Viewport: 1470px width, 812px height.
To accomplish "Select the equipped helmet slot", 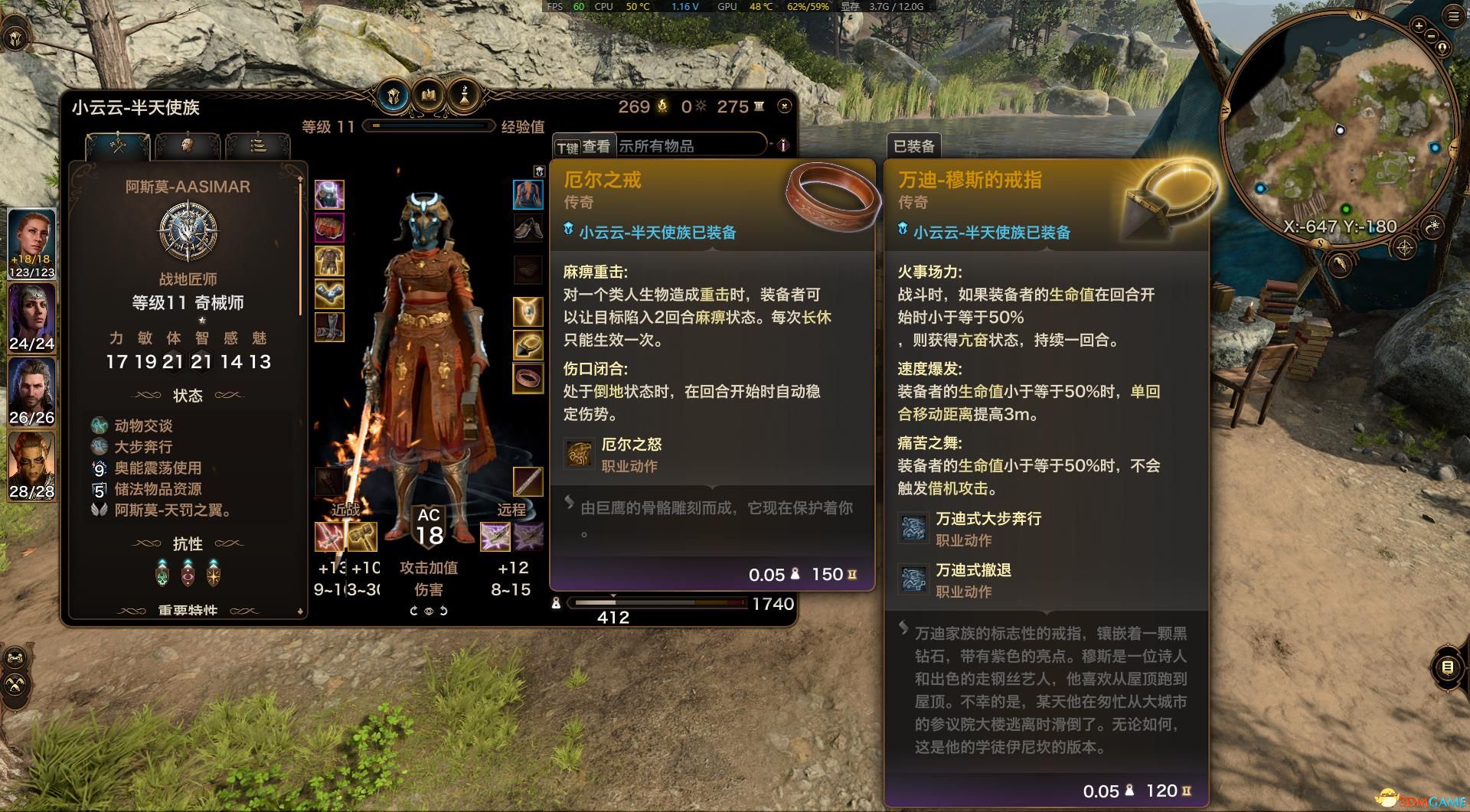I will (x=329, y=195).
